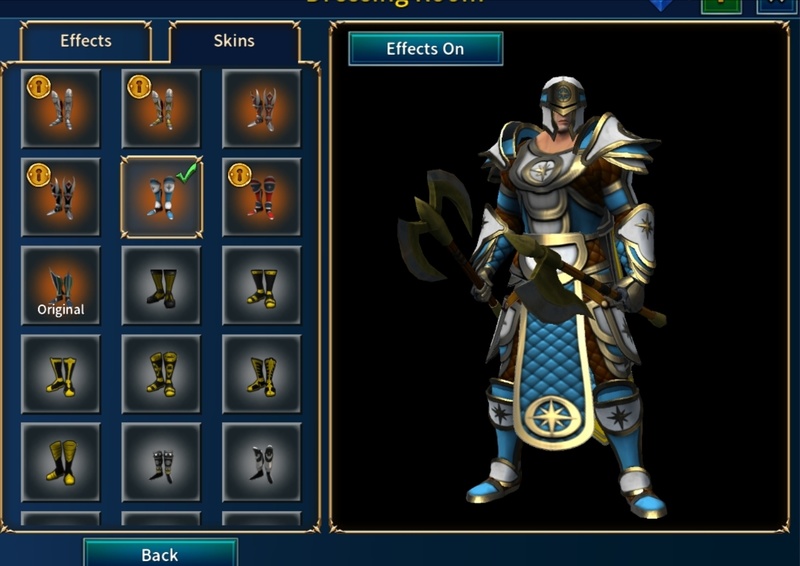Toggle the Effects On button
This screenshot has width=800, height=566.
point(425,48)
